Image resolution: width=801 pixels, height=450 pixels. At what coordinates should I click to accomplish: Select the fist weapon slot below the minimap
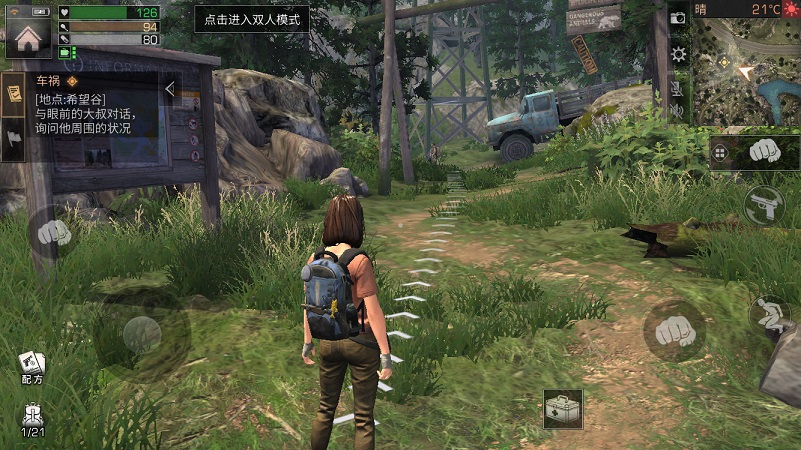coord(765,152)
